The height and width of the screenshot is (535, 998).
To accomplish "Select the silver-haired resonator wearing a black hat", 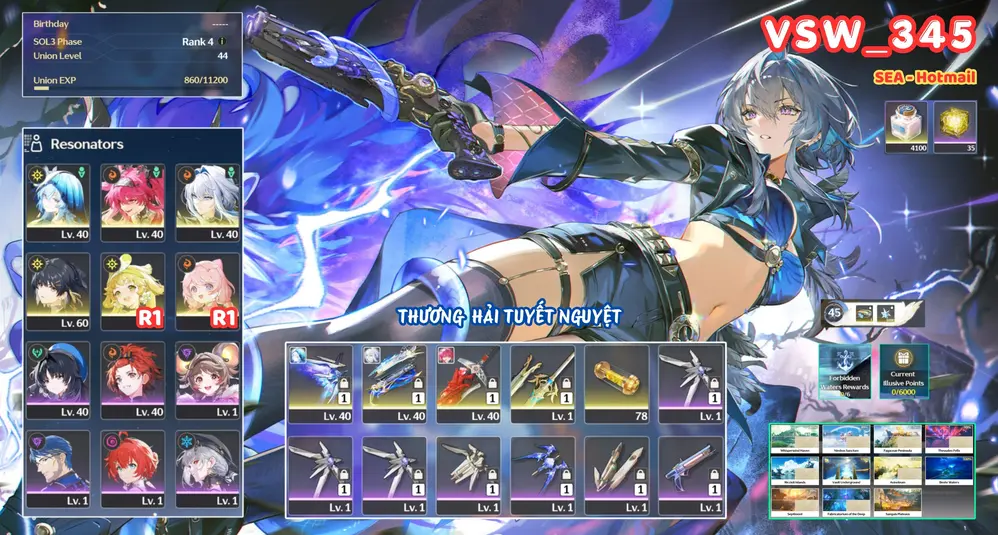I will [206, 467].
